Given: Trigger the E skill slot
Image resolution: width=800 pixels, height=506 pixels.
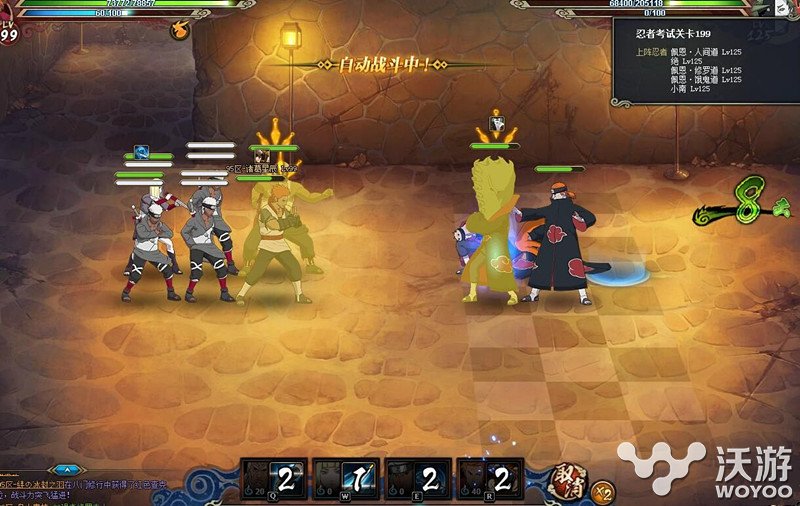Looking at the screenshot, I should click(417, 480).
